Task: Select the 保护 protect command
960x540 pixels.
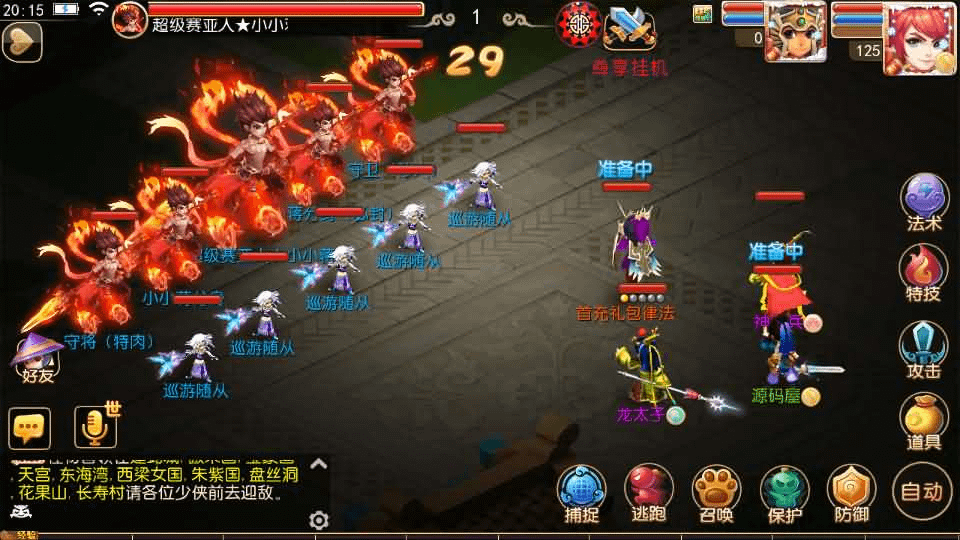Action: (x=785, y=492)
